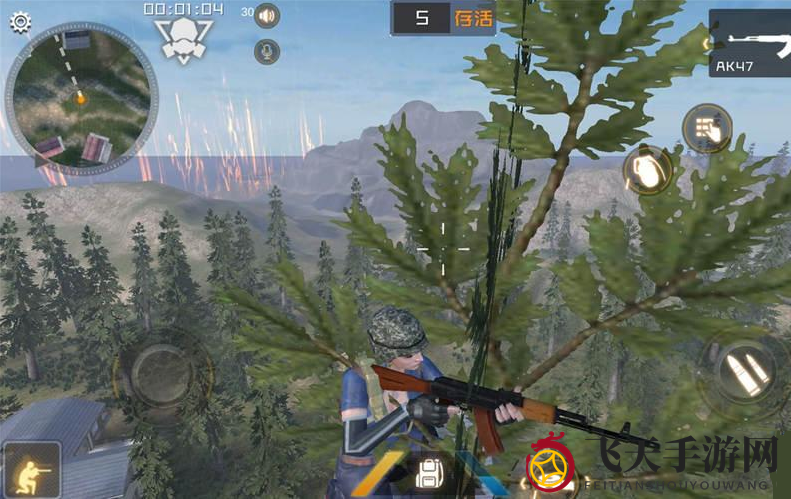Screen dimensions: 791x499
Task: Open the item pickup list button
Action: 707,129
